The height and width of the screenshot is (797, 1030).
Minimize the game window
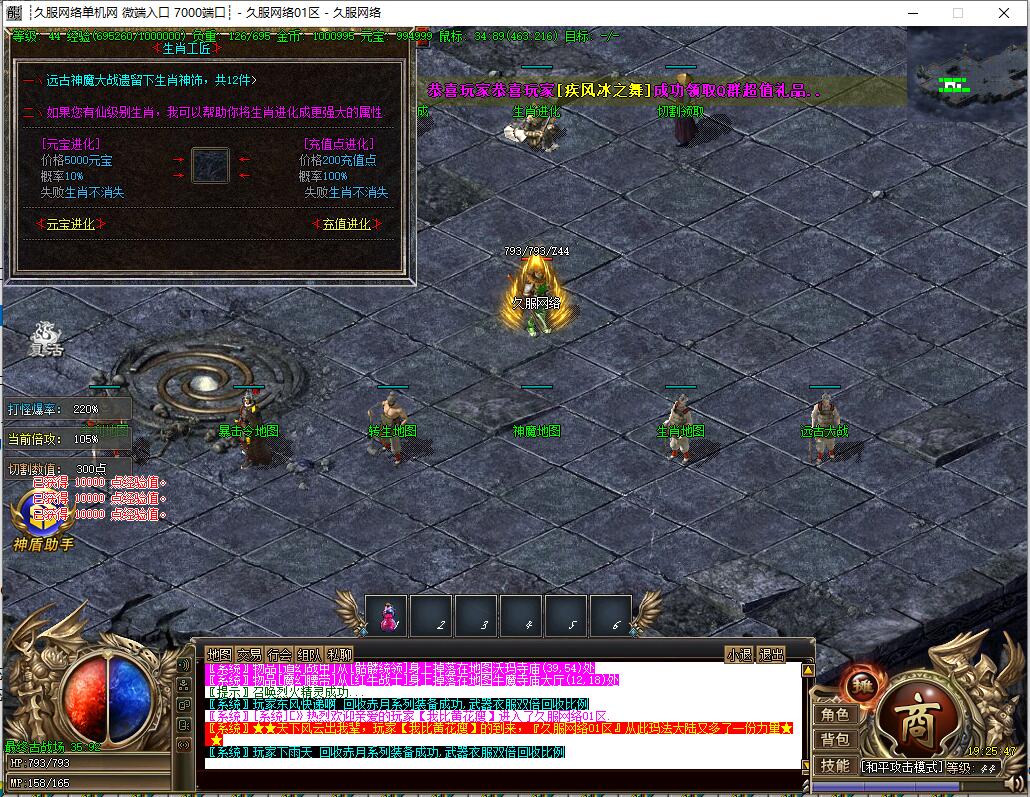(x=911, y=13)
